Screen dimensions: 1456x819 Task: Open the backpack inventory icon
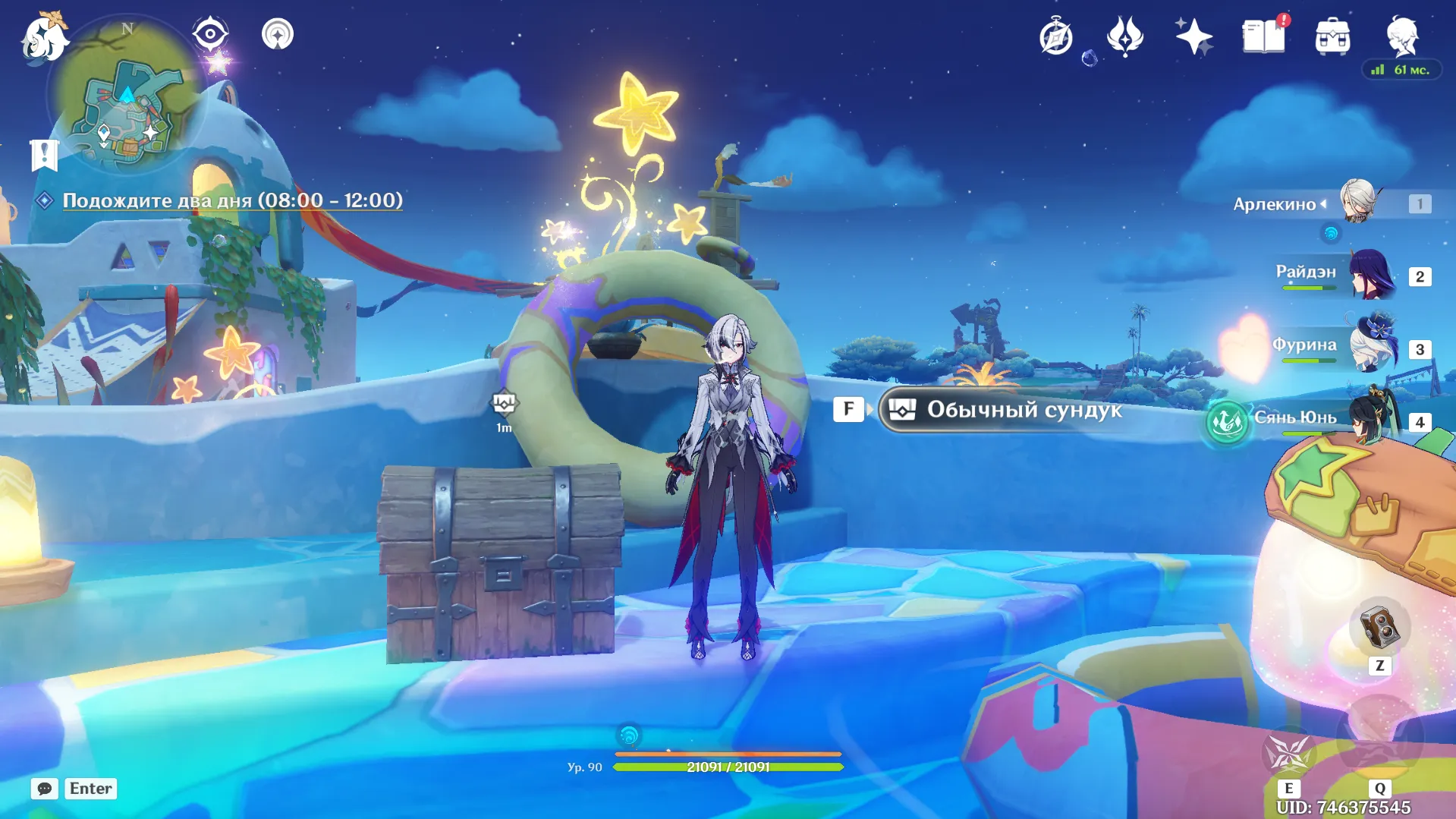(x=1332, y=36)
